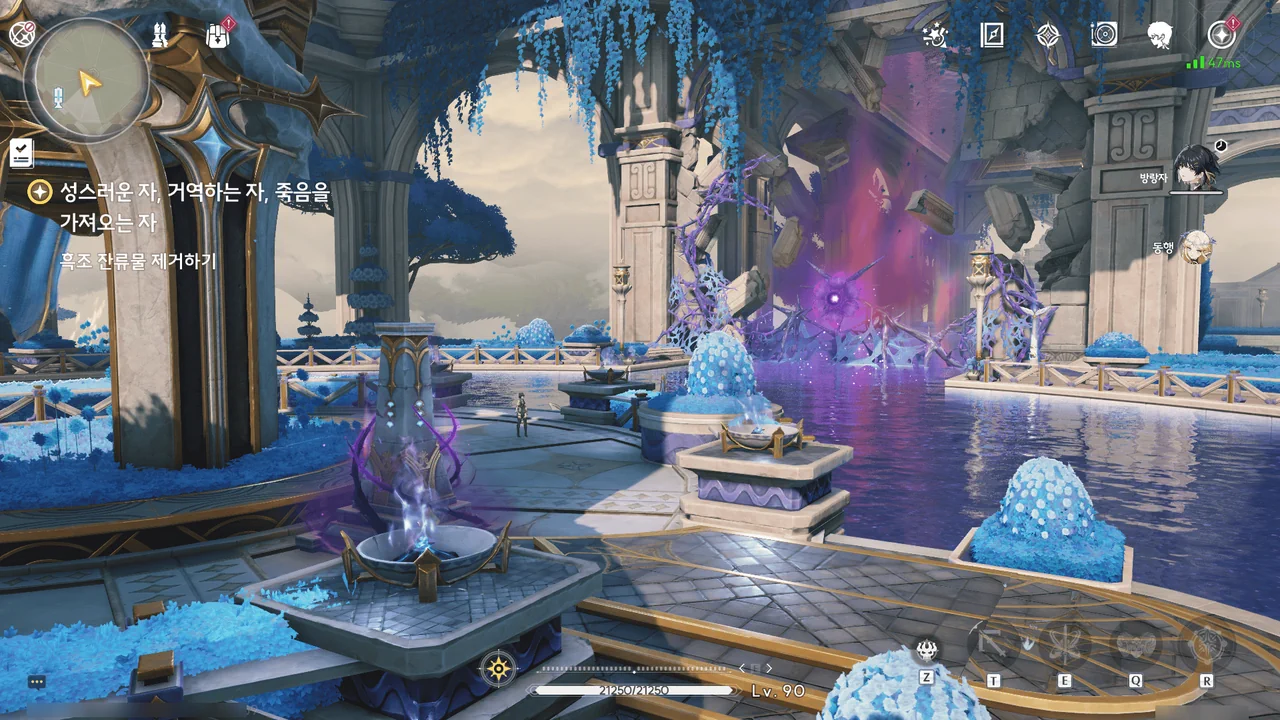Open the compass guidebook icon
The height and width of the screenshot is (720, 1280).
pyautogui.click(x=991, y=35)
